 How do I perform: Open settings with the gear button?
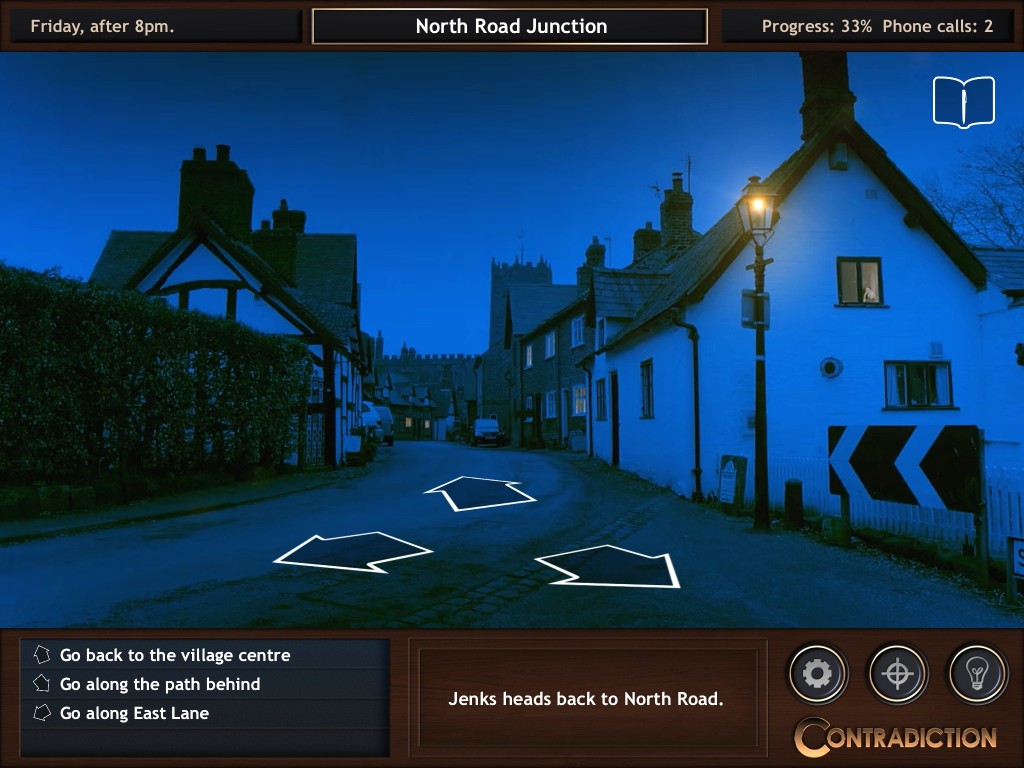click(x=818, y=674)
